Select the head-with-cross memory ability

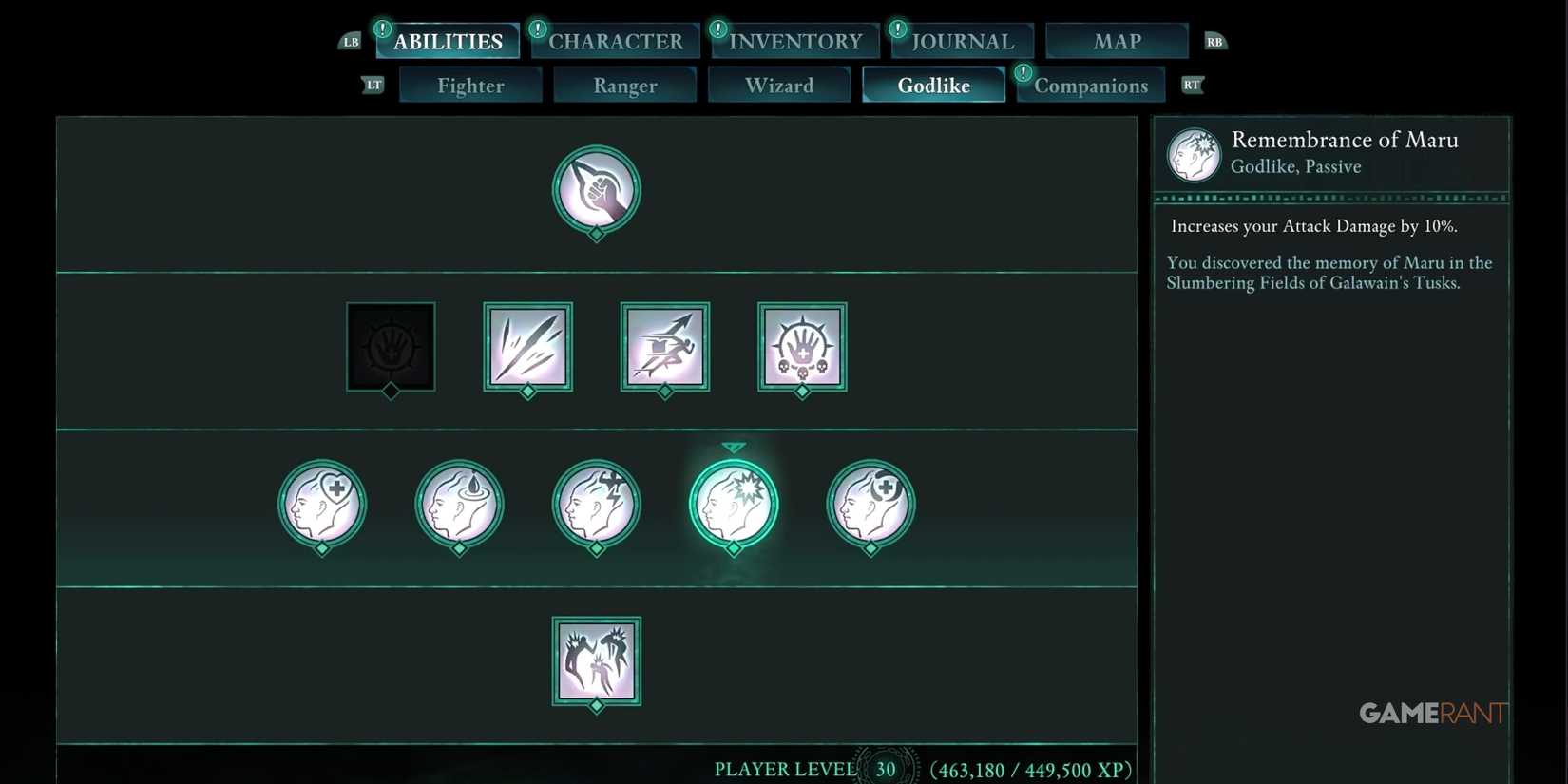pos(322,504)
